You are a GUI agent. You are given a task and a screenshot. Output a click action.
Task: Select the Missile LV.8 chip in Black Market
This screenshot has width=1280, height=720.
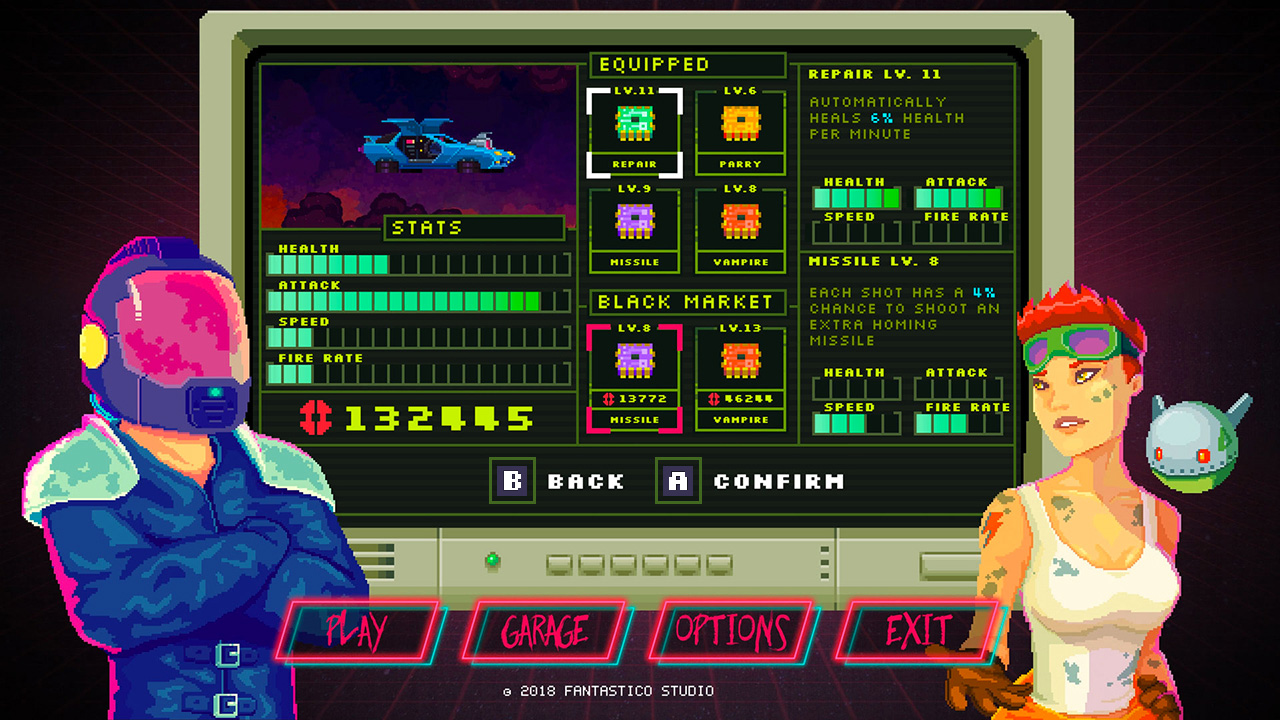point(634,360)
